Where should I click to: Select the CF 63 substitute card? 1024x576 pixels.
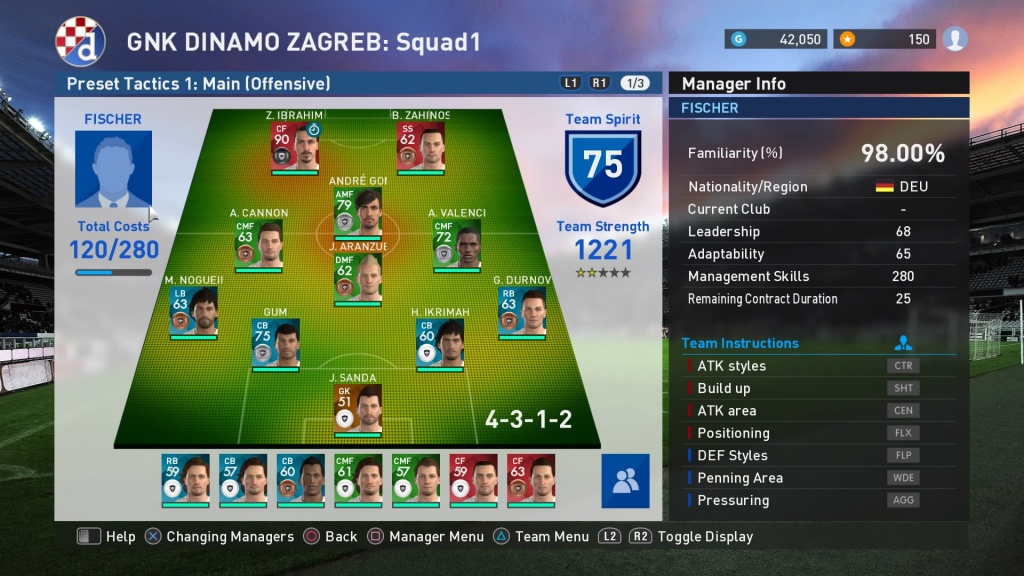(531, 478)
